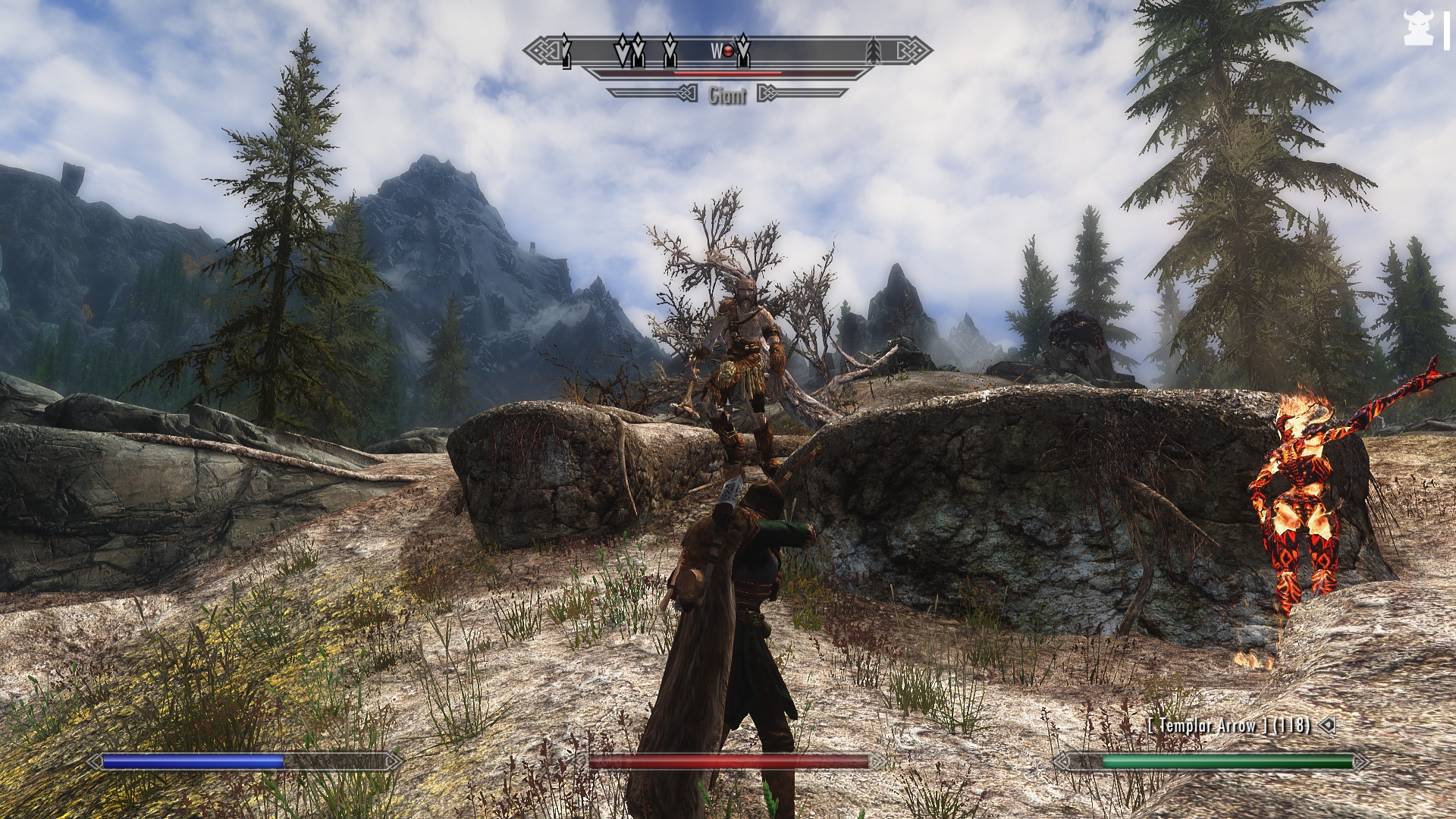Image resolution: width=1456 pixels, height=819 pixels.
Task: Click the faded feather marker on the compass
Action: [x=874, y=50]
